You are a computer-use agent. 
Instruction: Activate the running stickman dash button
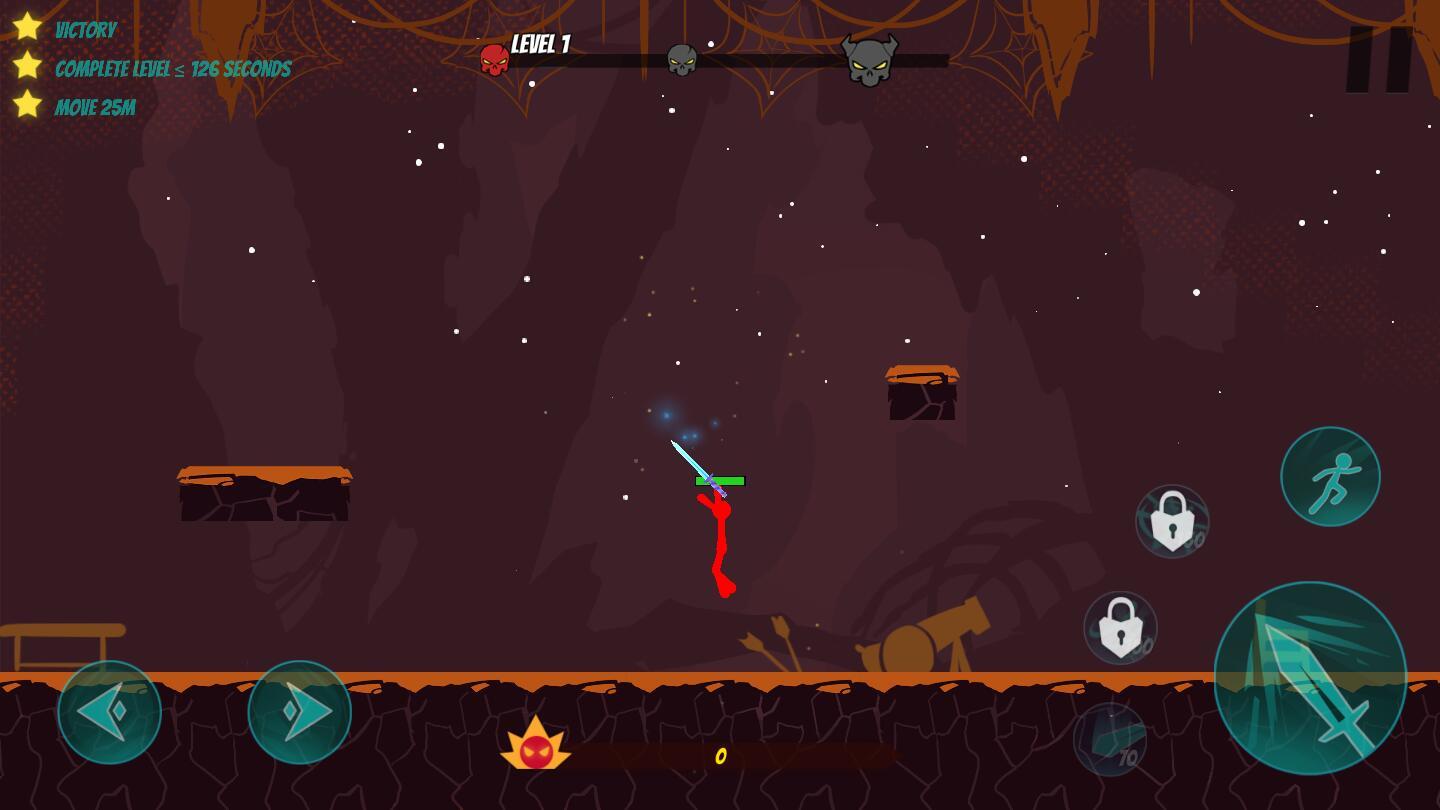pyautogui.click(x=1330, y=476)
